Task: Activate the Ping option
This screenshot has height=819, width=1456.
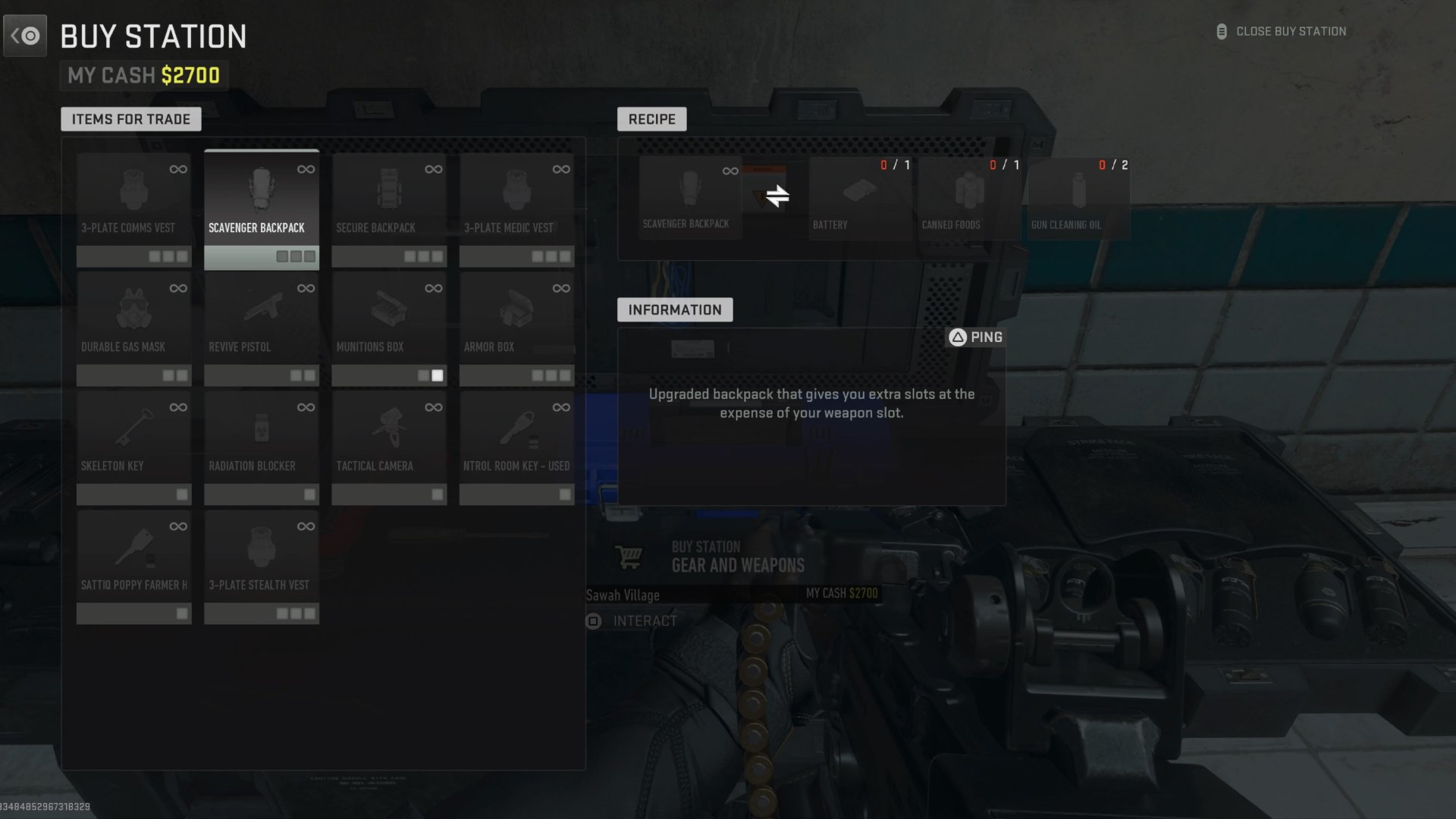Action: coord(976,337)
